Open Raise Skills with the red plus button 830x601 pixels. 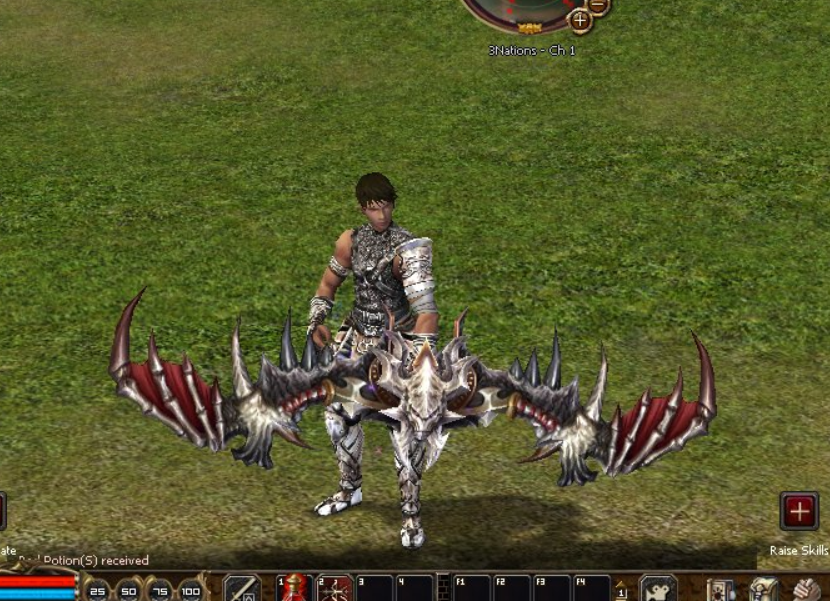click(x=799, y=511)
